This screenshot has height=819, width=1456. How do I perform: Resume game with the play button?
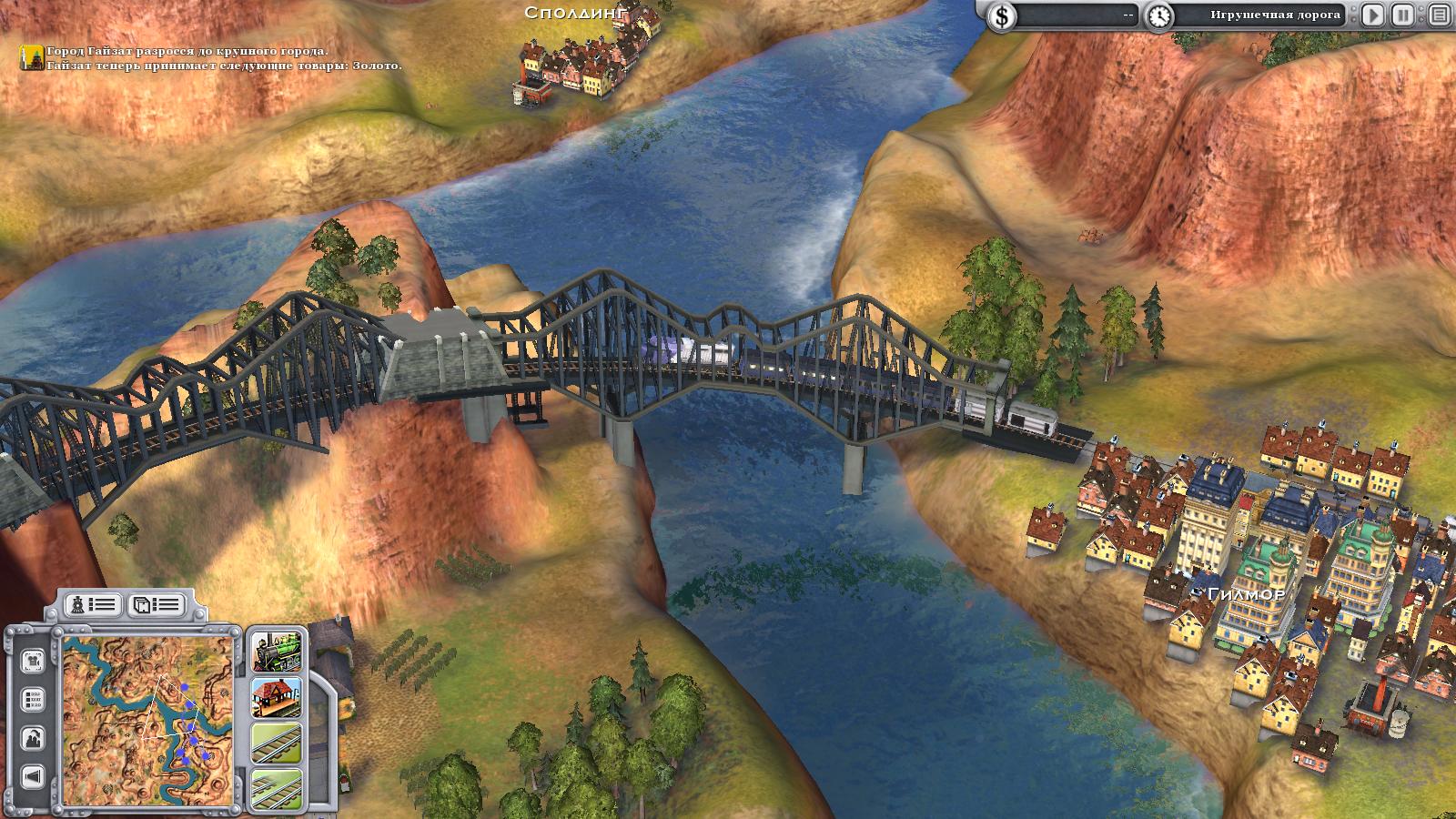[1373, 15]
